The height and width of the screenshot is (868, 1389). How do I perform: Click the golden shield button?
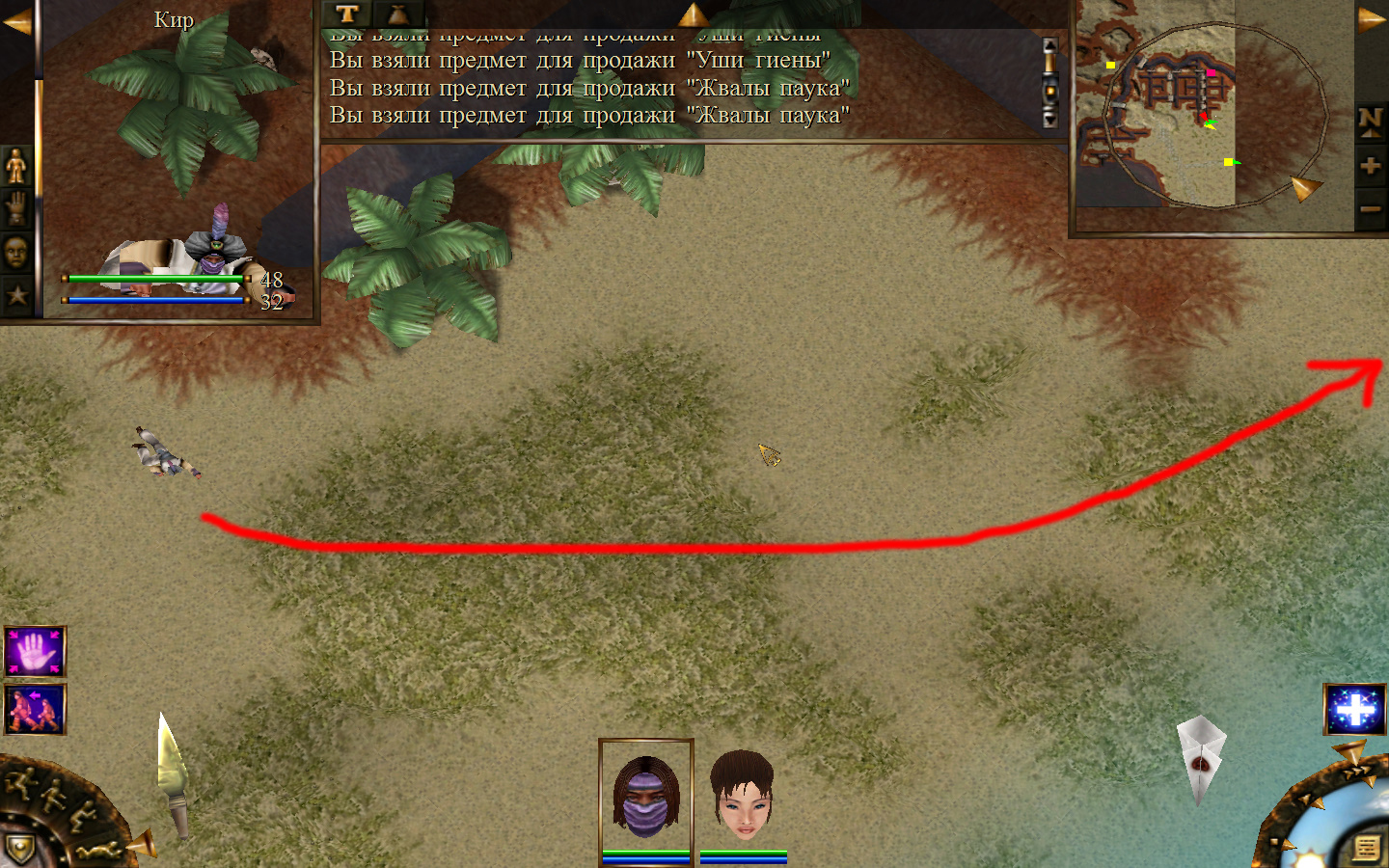click(x=19, y=849)
